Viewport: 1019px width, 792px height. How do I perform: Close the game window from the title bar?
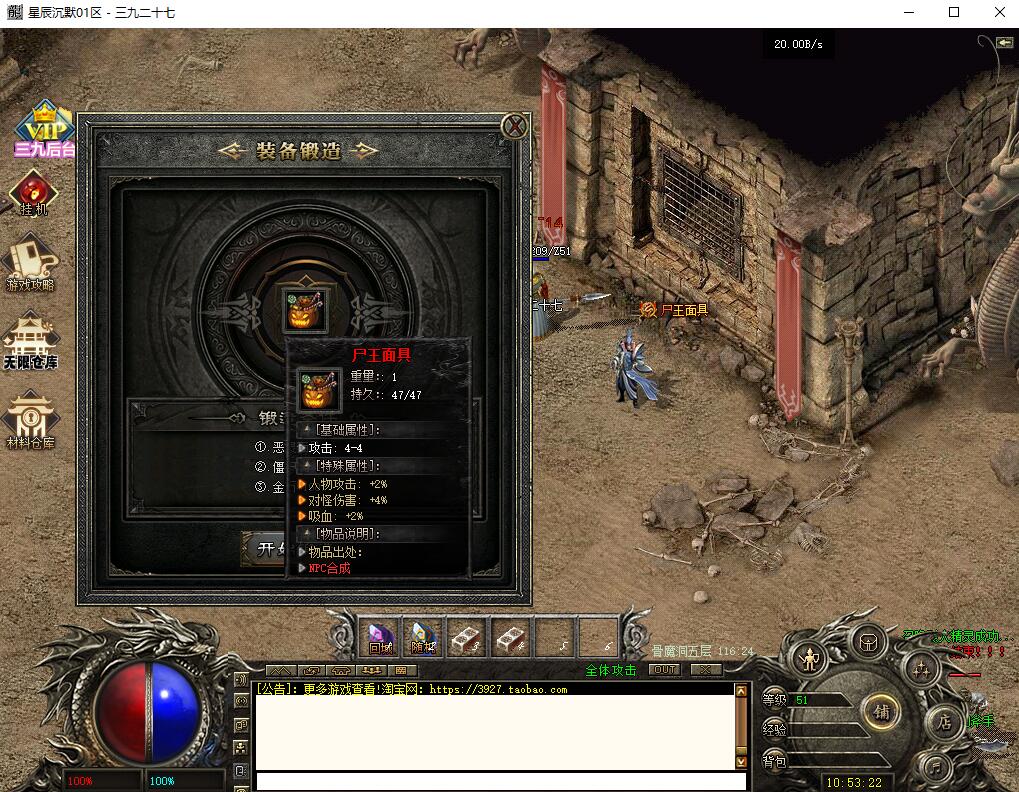[x=999, y=13]
